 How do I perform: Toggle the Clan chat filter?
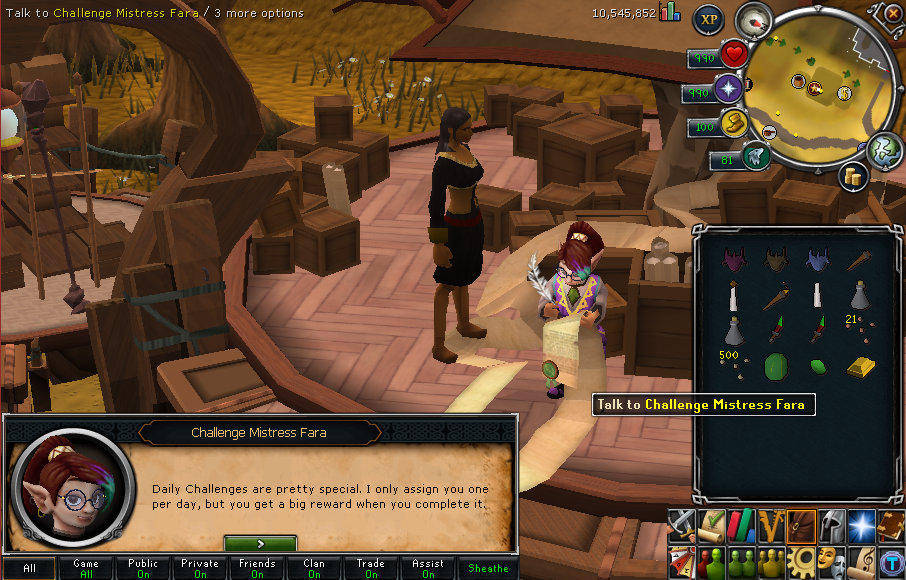(x=314, y=568)
